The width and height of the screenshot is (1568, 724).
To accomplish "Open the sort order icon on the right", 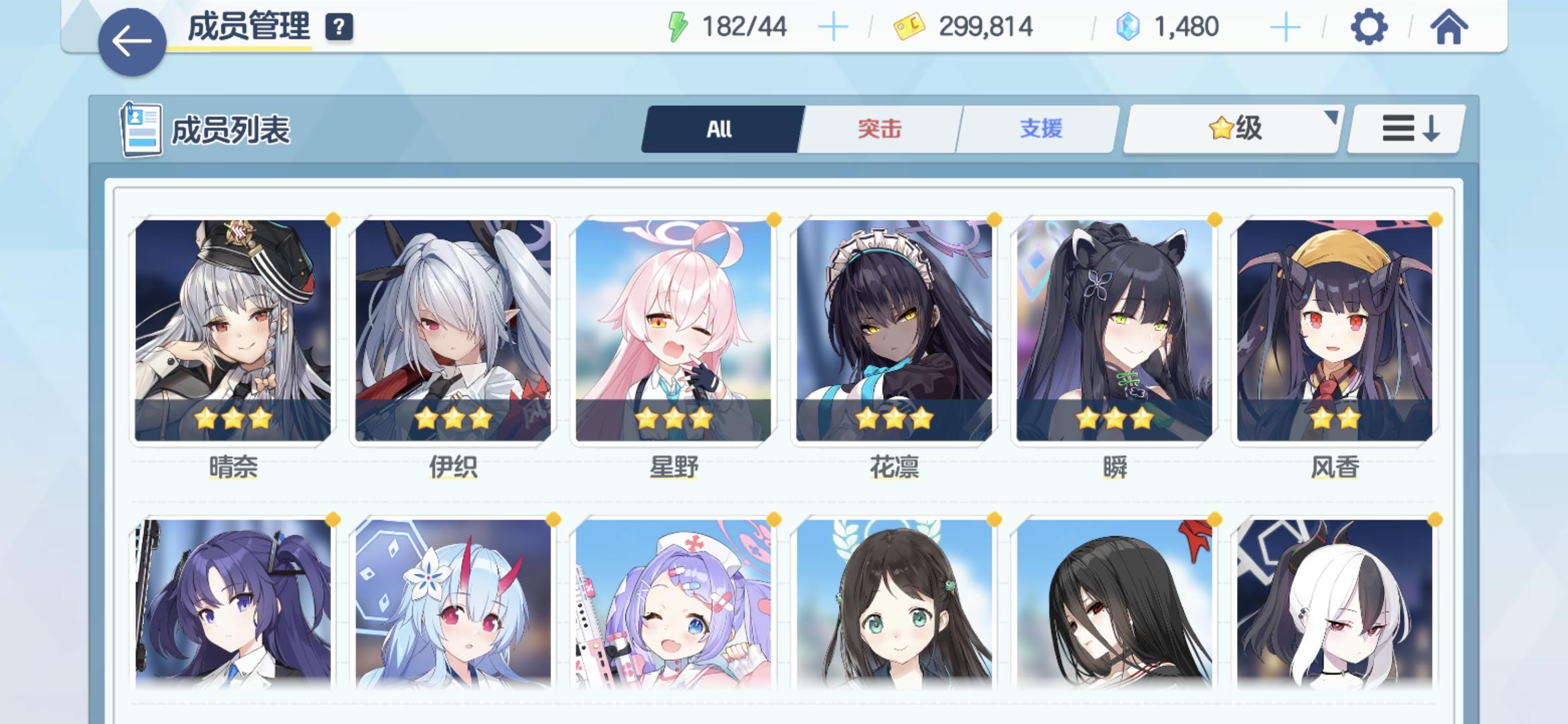I will click(1405, 129).
